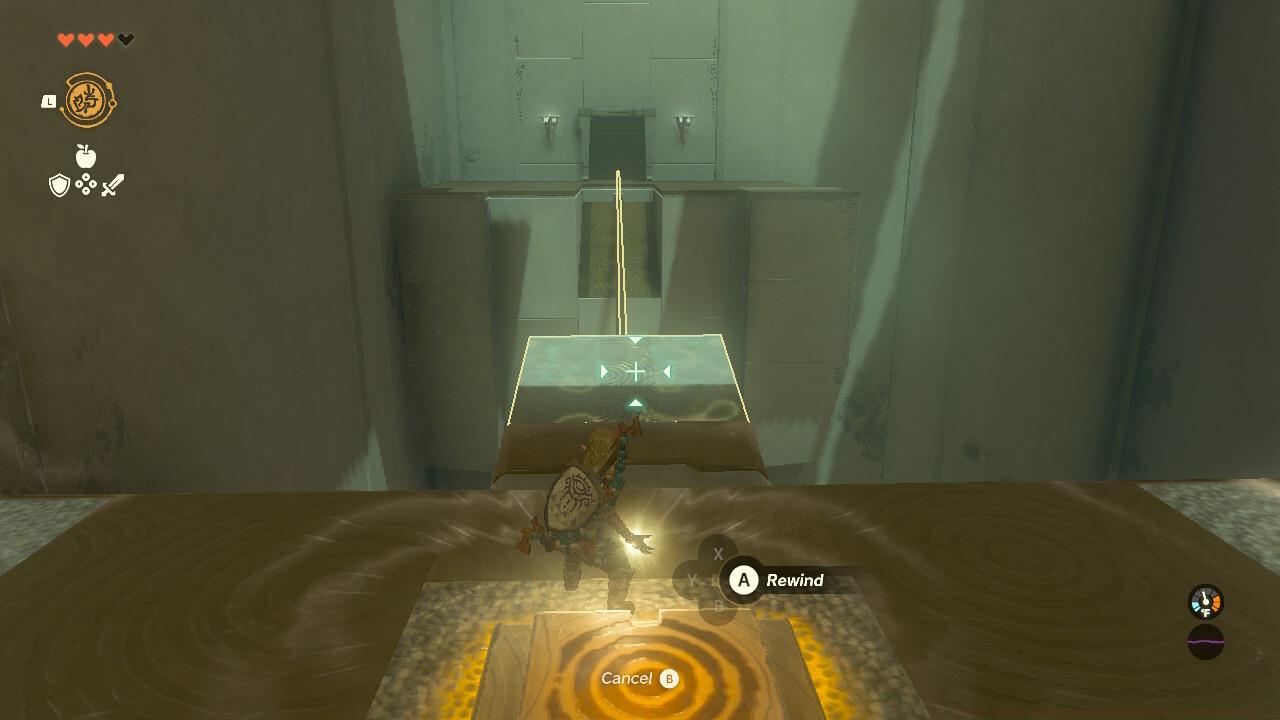This screenshot has height=720, width=1280.
Task: Activate the A Rewind button prompt
Action: [x=743, y=580]
